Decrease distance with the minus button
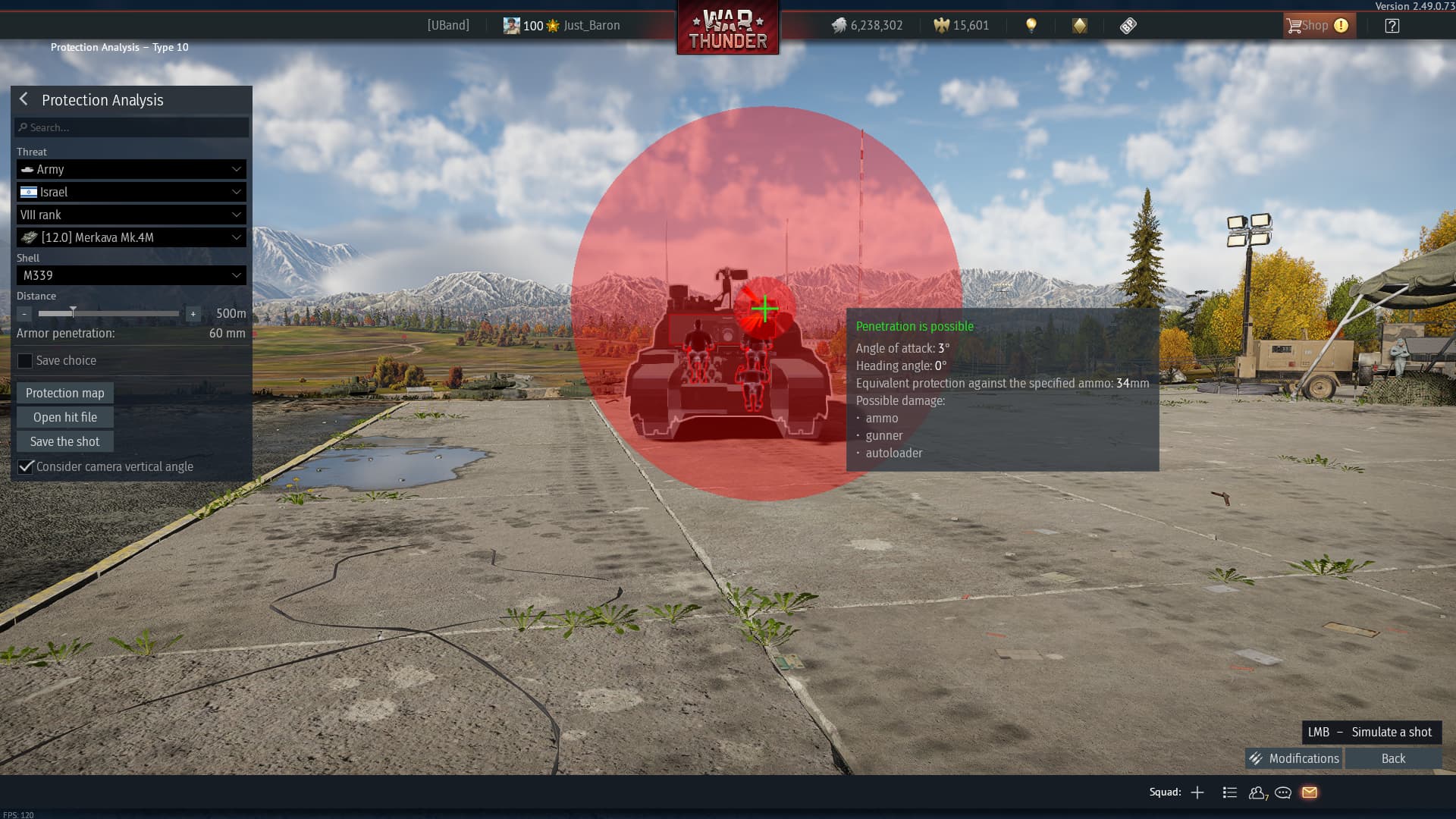Viewport: 1456px width, 819px height. coord(24,313)
